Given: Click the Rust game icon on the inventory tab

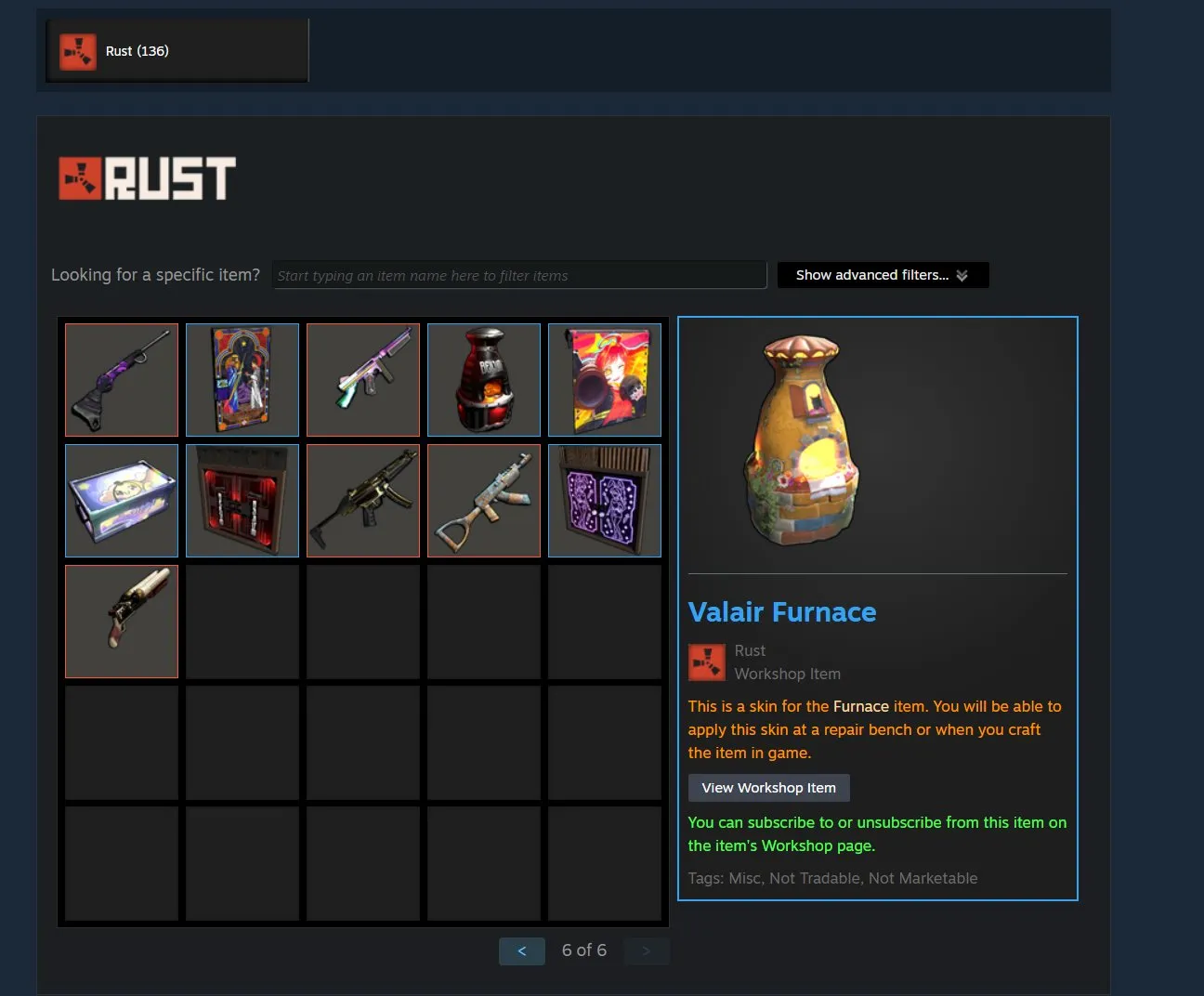Looking at the screenshot, I should pos(78,51).
